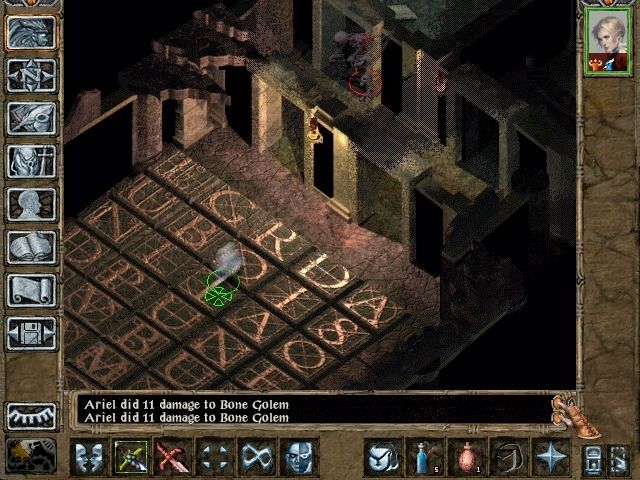Open the area map with the compass icon
The image size is (640, 480).
click(31, 75)
